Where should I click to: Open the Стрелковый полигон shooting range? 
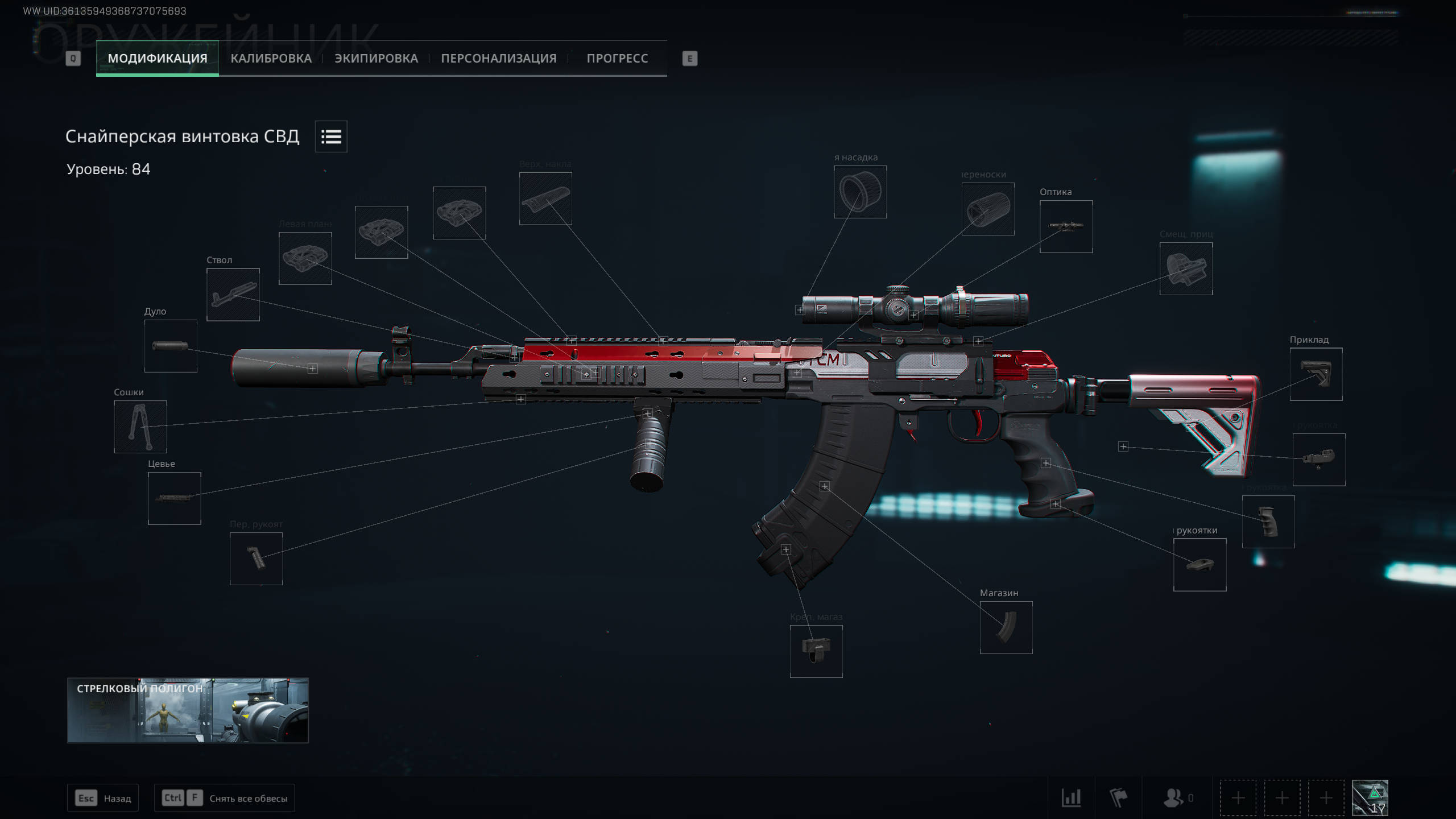pyautogui.click(x=188, y=710)
